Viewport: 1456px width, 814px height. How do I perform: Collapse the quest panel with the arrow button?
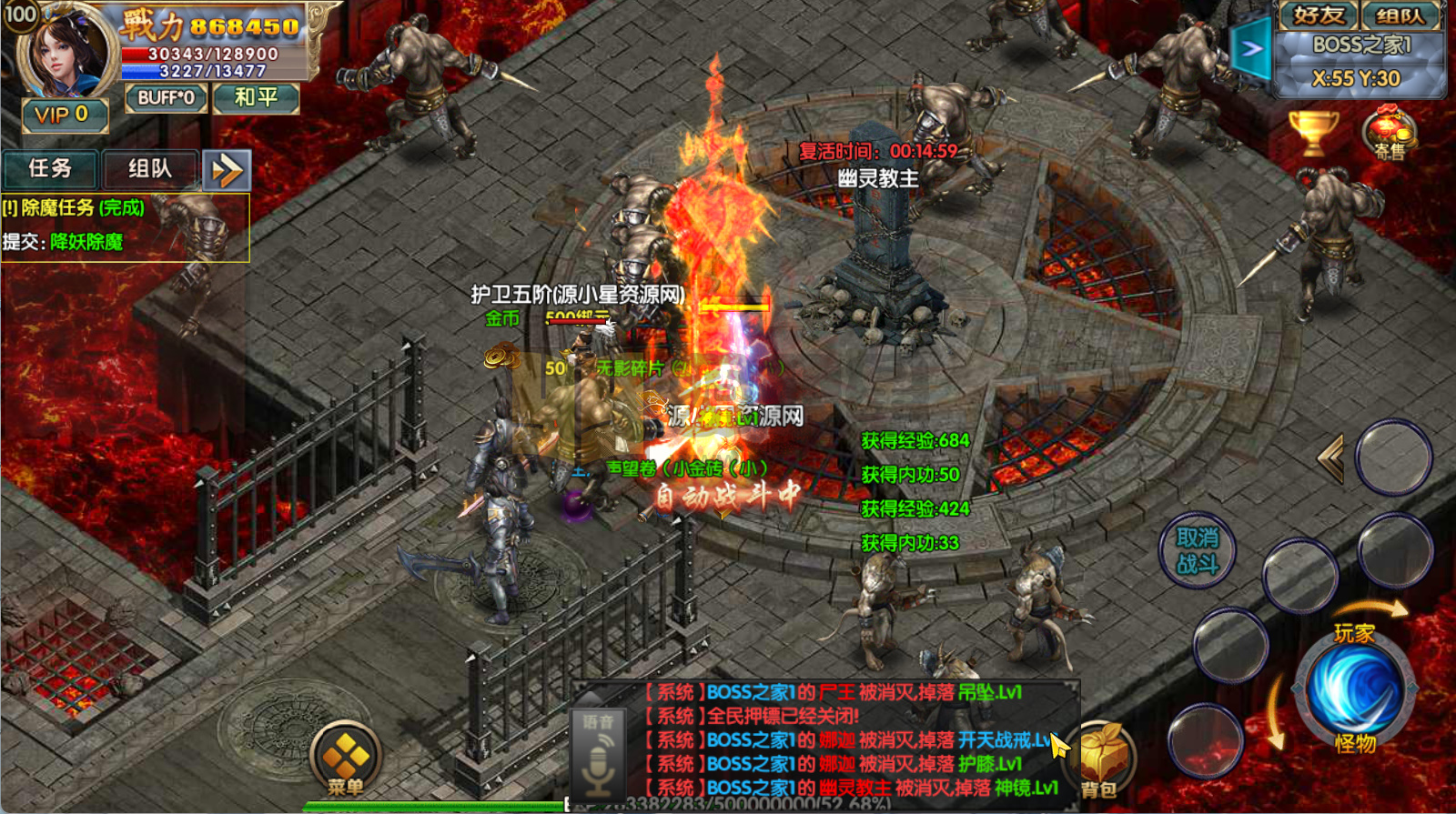(x=227, y=170)
